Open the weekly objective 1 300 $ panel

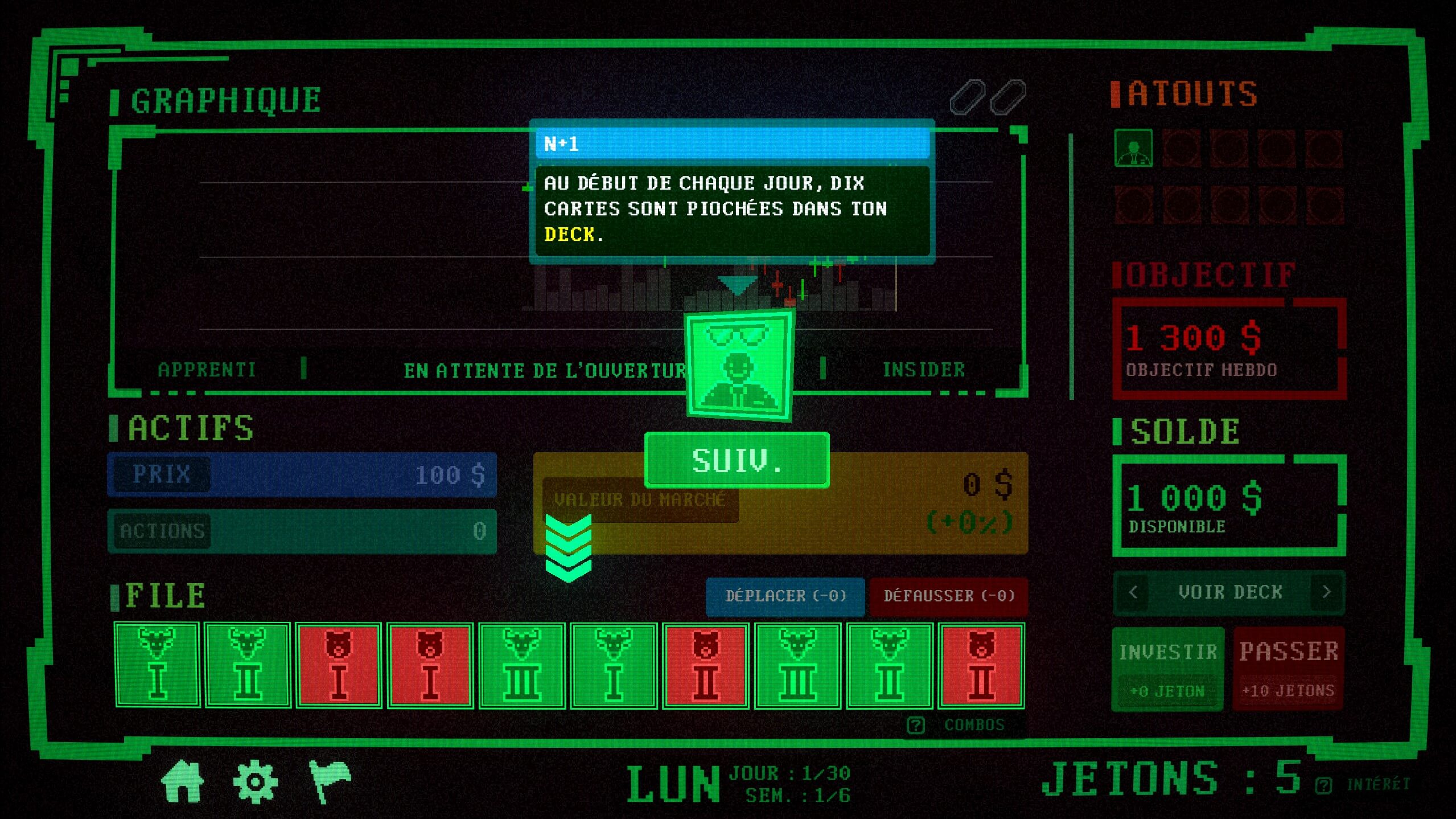(1229, 347)
